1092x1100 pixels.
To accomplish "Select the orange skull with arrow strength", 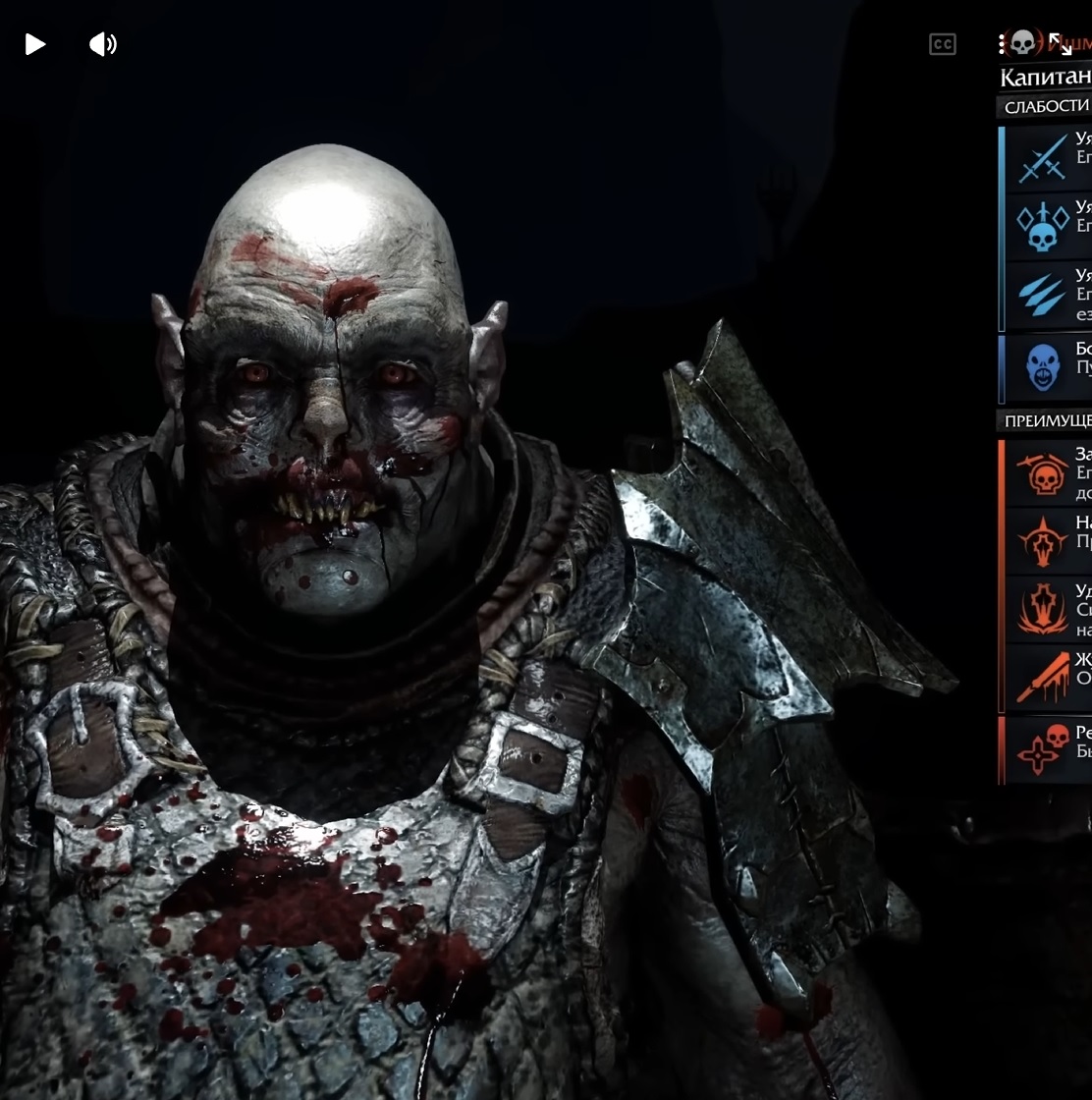I will point(1043,473).
